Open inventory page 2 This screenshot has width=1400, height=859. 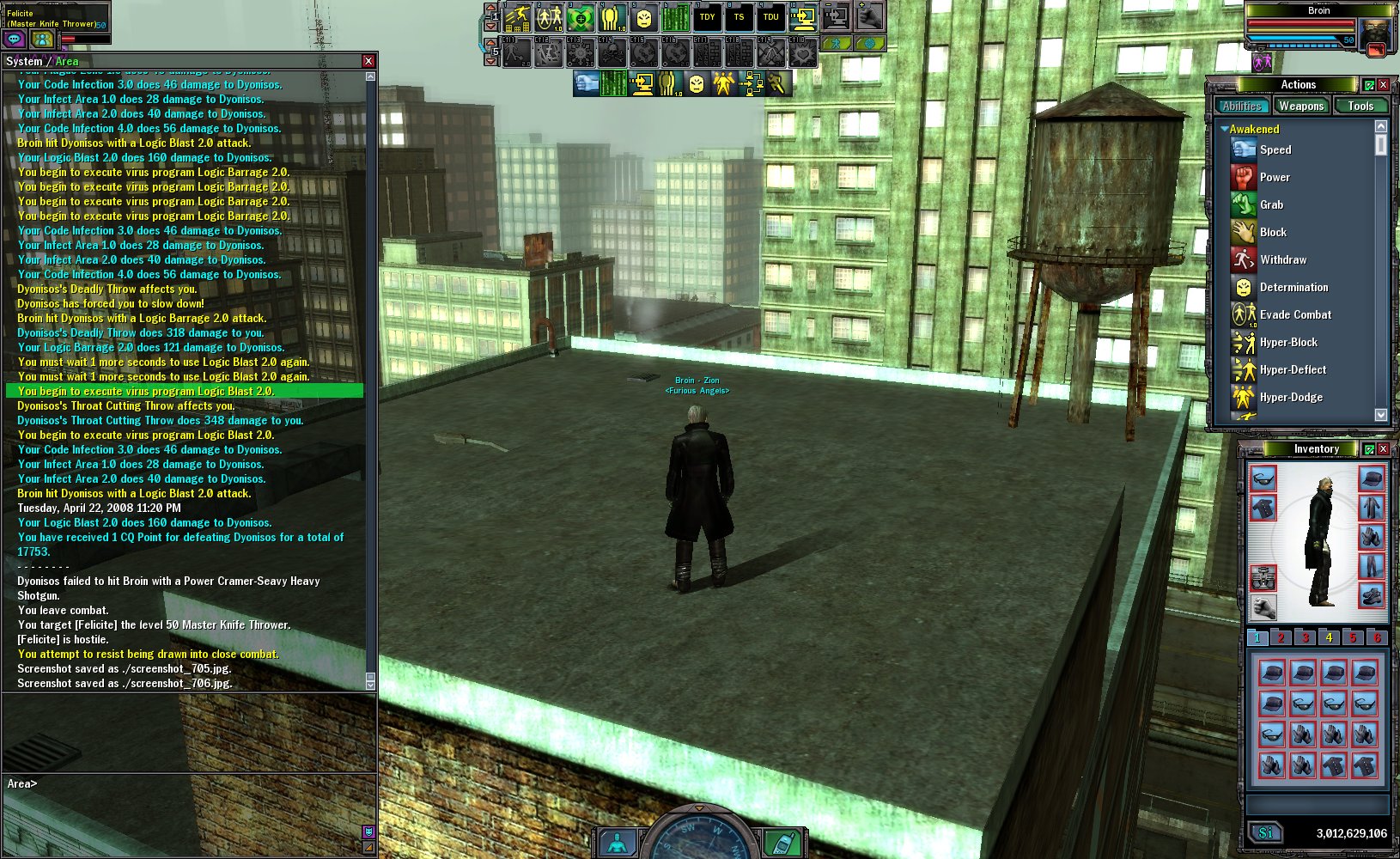point(1281,637)
